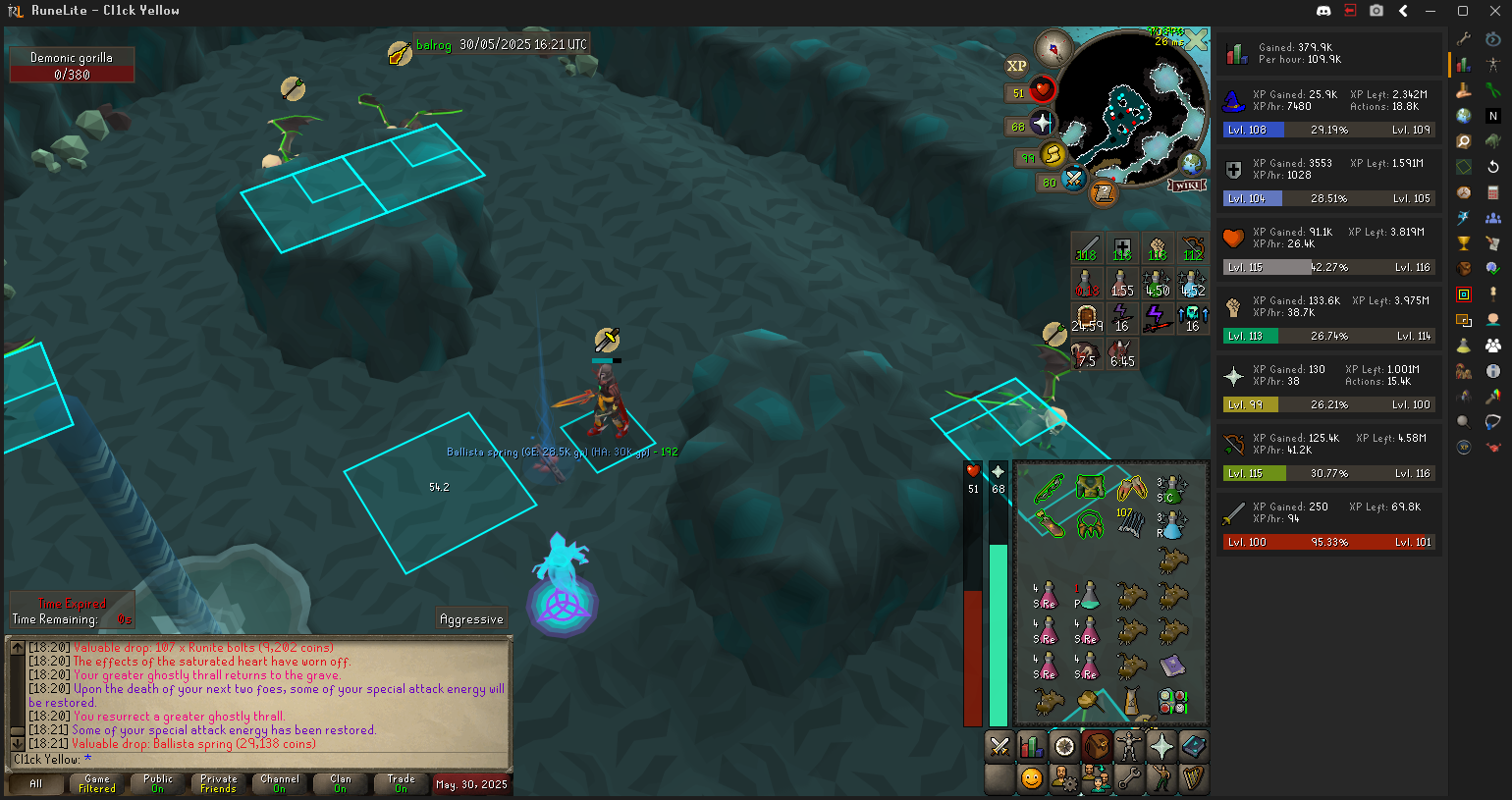Open the Prayer tab
This screenshot has height=800, width=1512.
point(1161,747)
